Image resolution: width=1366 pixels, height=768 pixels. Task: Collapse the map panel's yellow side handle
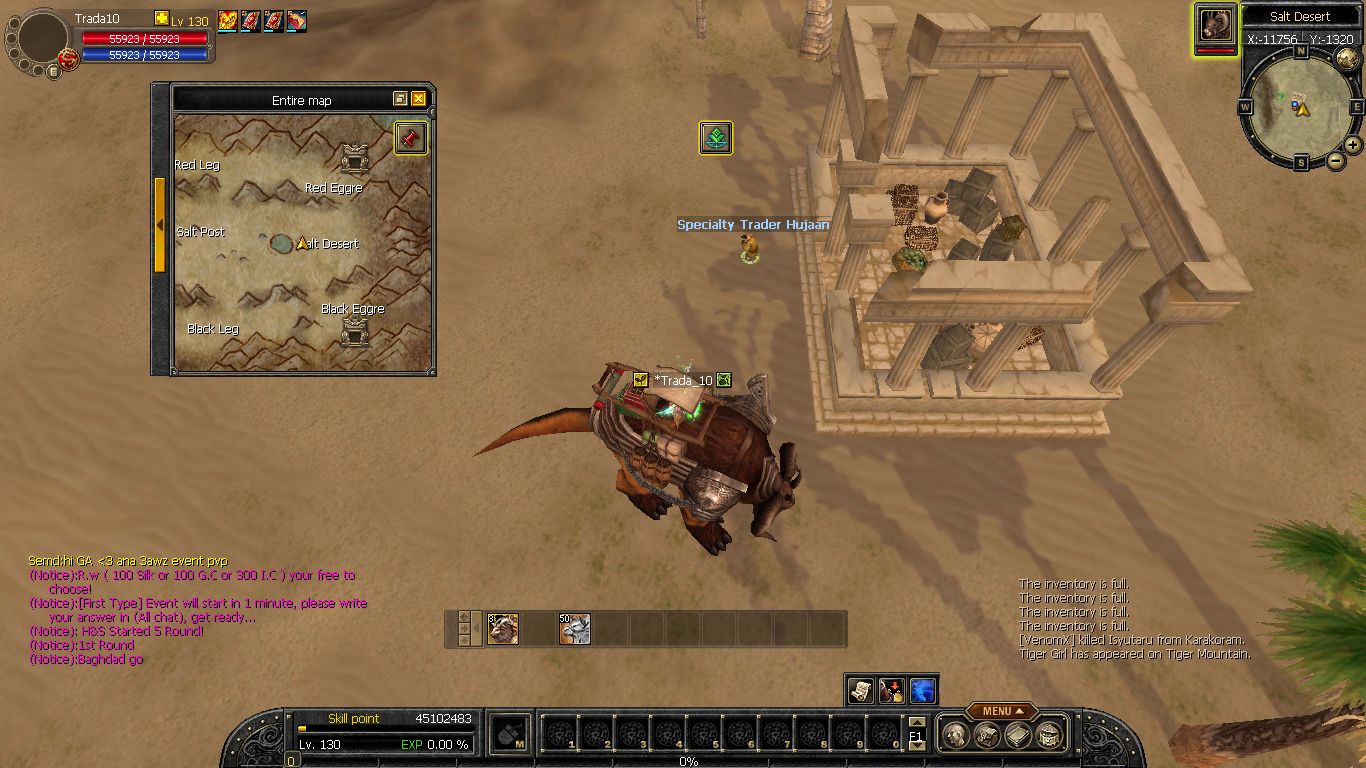coord(159,225)
